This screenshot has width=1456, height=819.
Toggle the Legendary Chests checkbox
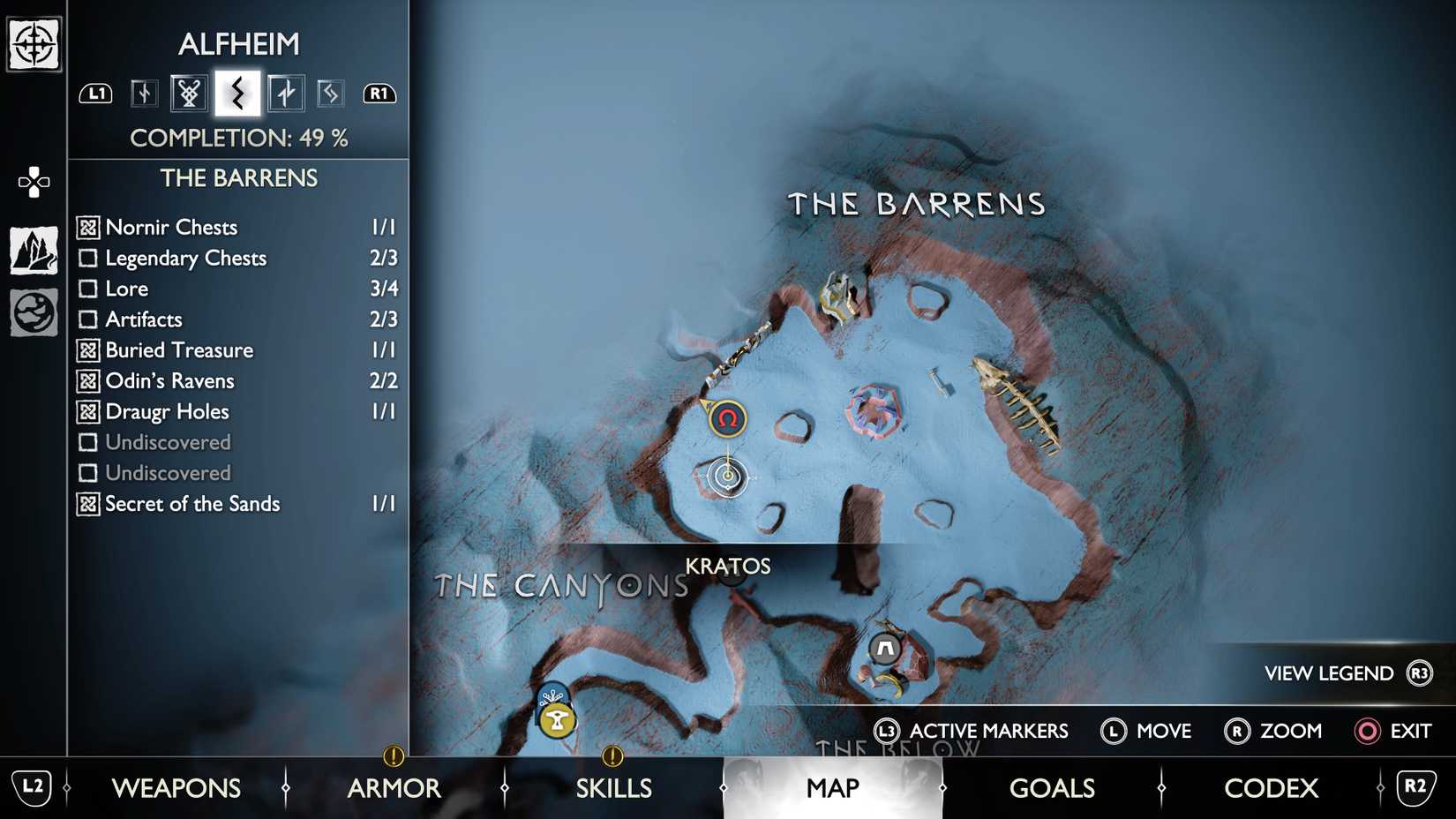[x=88, y=258]
